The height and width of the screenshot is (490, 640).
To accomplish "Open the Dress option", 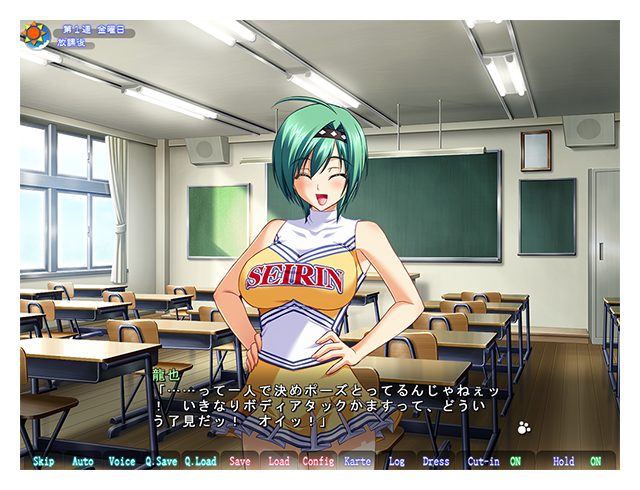I will [x=436, y=461].
